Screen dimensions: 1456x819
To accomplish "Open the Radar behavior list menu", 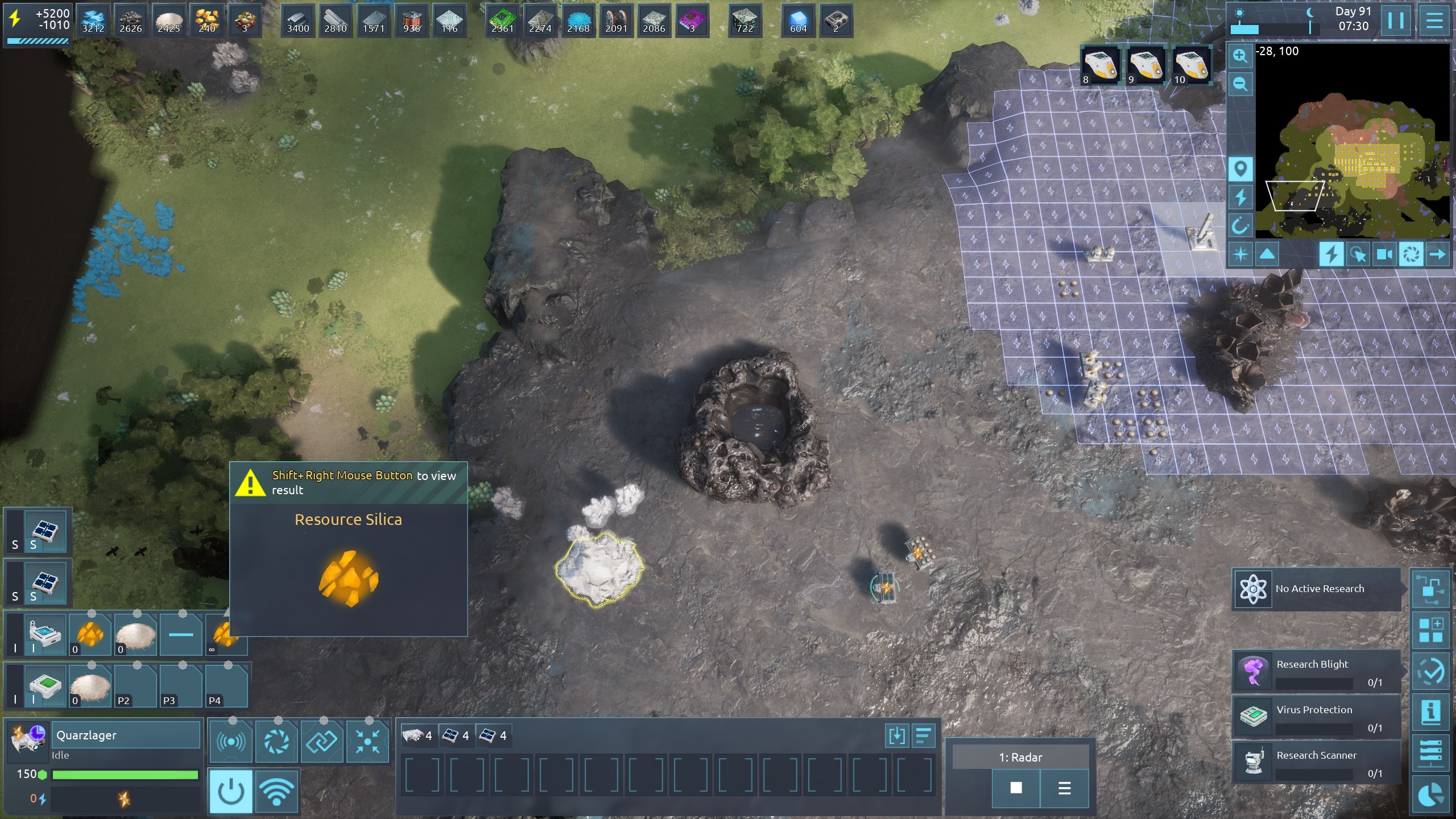I will (1064, 788).
